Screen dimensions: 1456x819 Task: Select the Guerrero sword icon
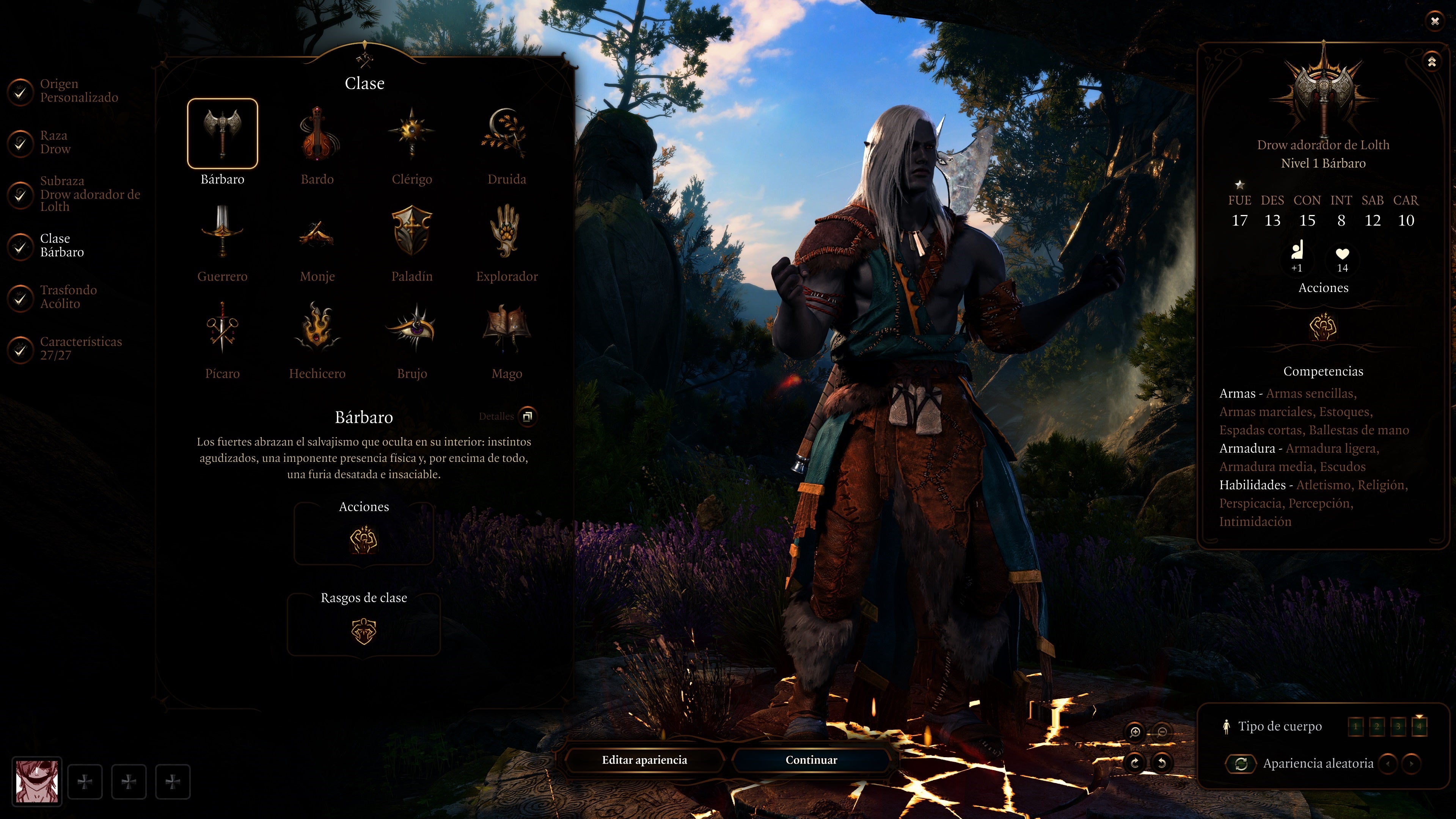tap(222, 232)
